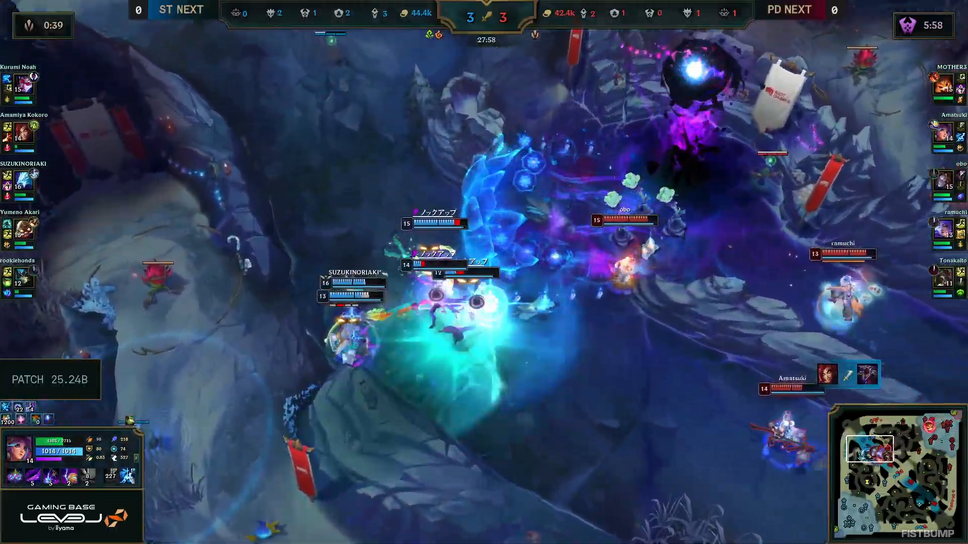The height and width of the screenshot is (544, 968).
Task: Select MOTHER3's champion portrait
Action: [942, 84]
